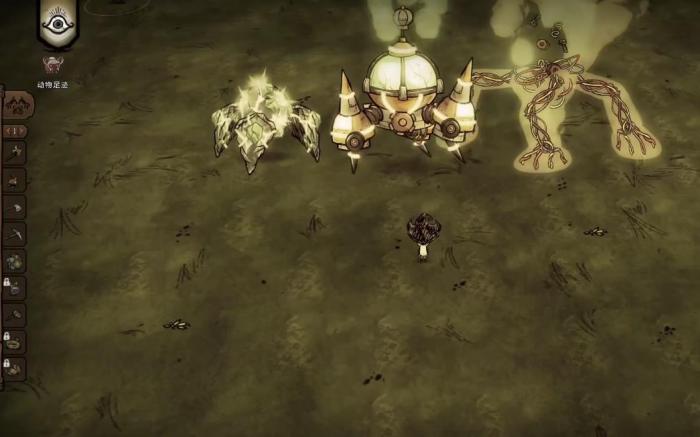This screenshot has height=437, width=700.
Task: Open the crafting menu button
Action: [17, 105]
